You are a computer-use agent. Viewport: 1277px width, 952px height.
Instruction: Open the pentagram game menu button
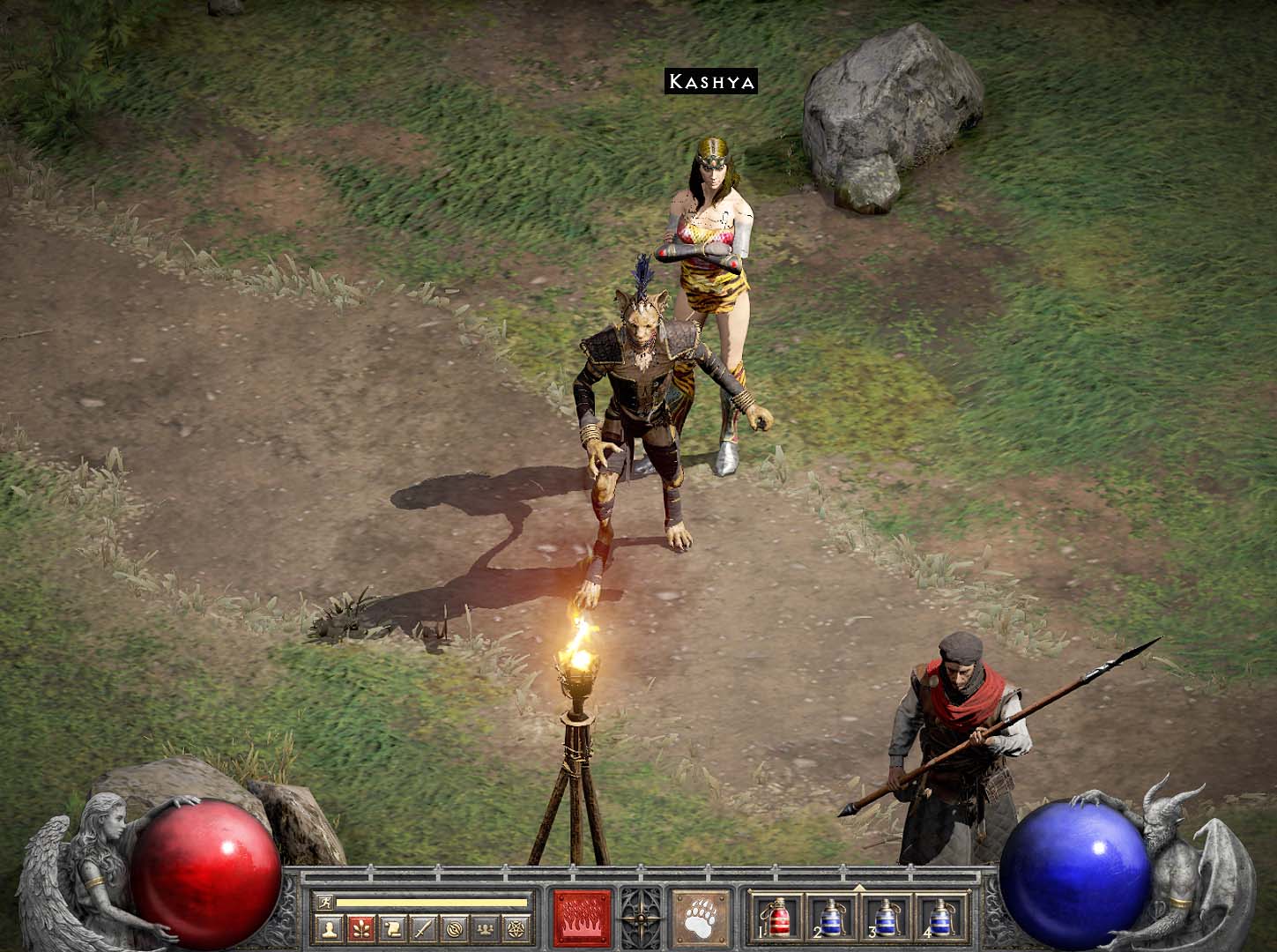[514, 928]
